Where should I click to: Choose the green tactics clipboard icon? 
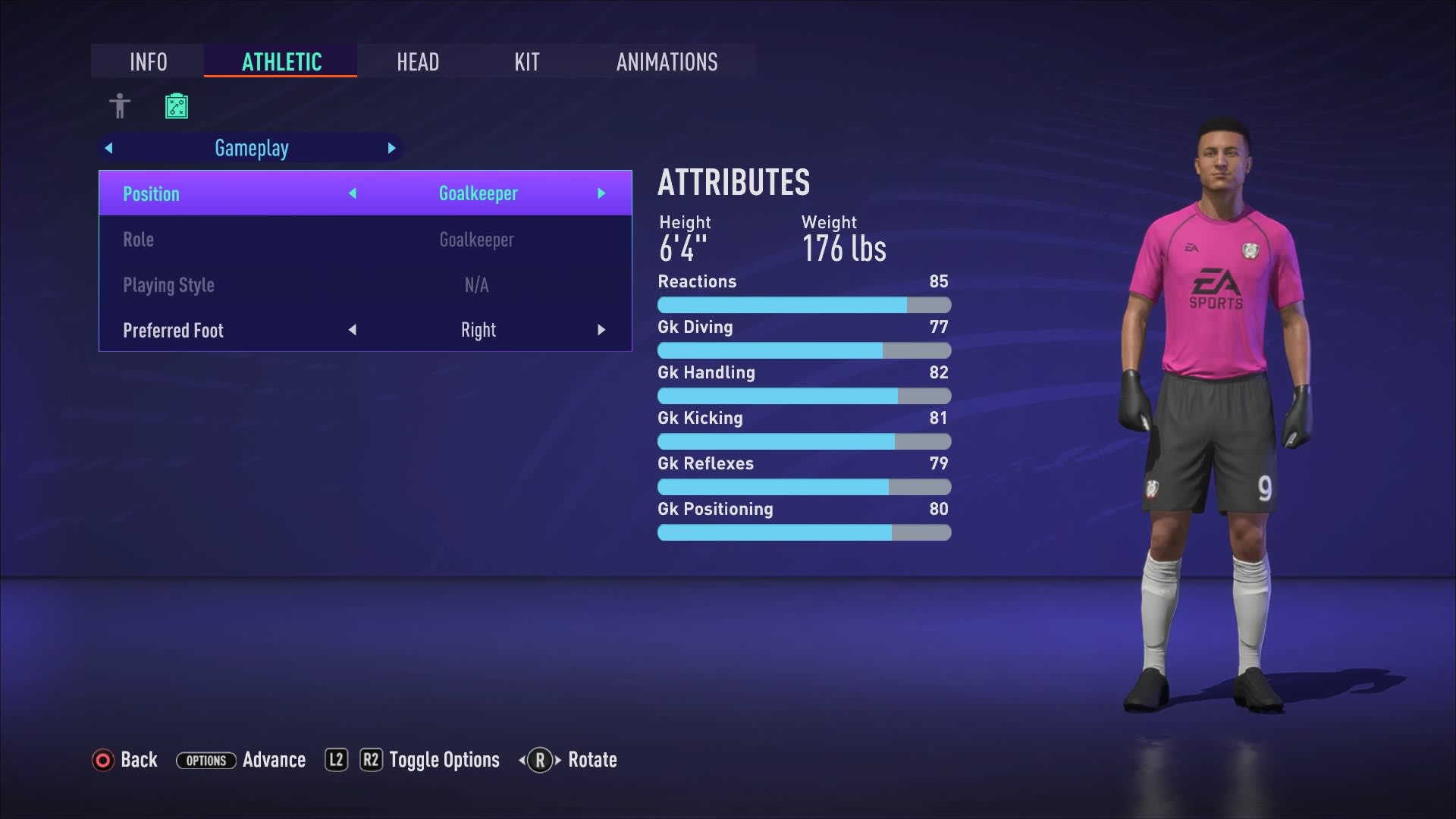click(x=177, y=106)
